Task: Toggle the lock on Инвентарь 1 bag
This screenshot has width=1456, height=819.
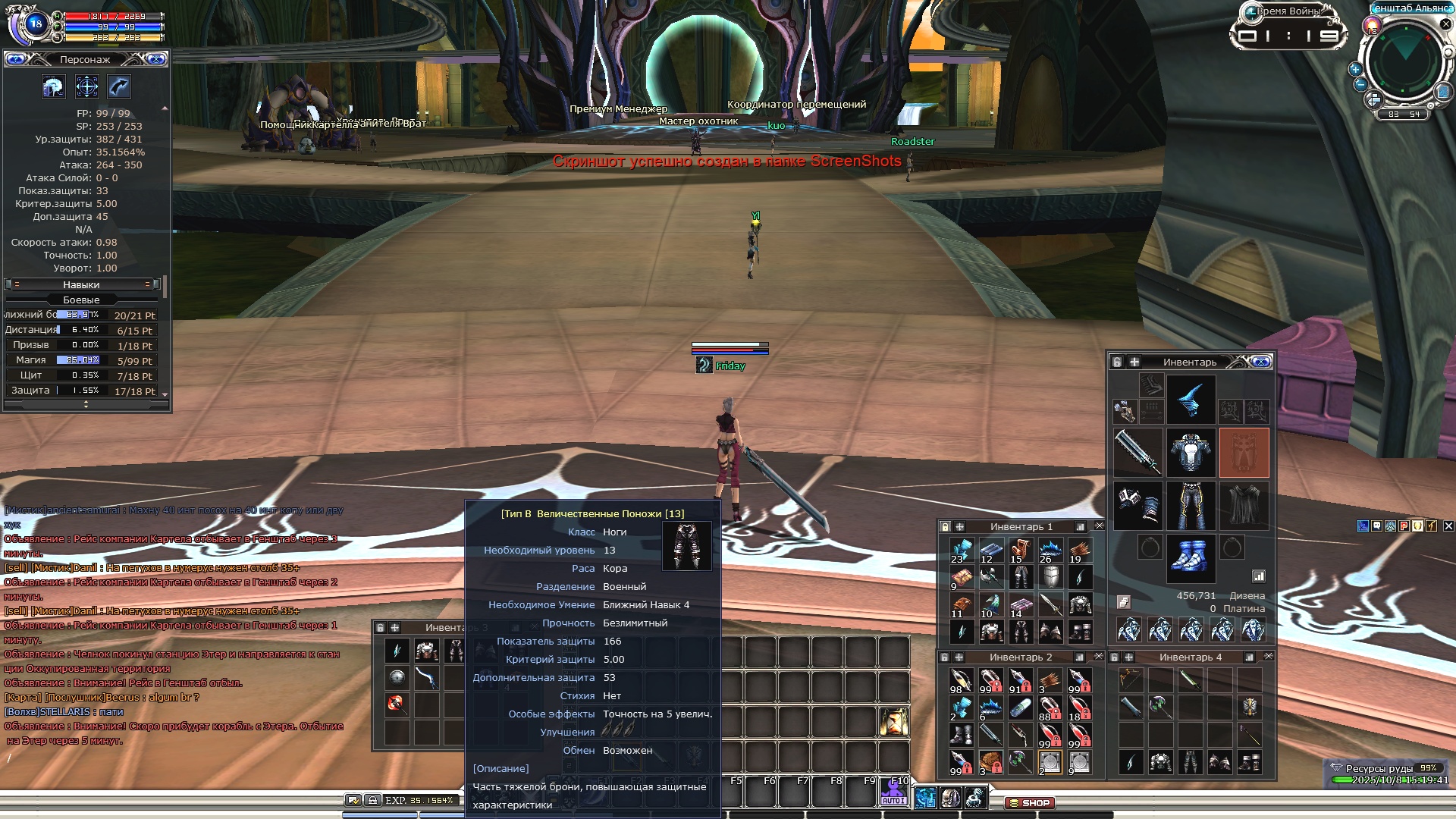Action: (945, 526)
